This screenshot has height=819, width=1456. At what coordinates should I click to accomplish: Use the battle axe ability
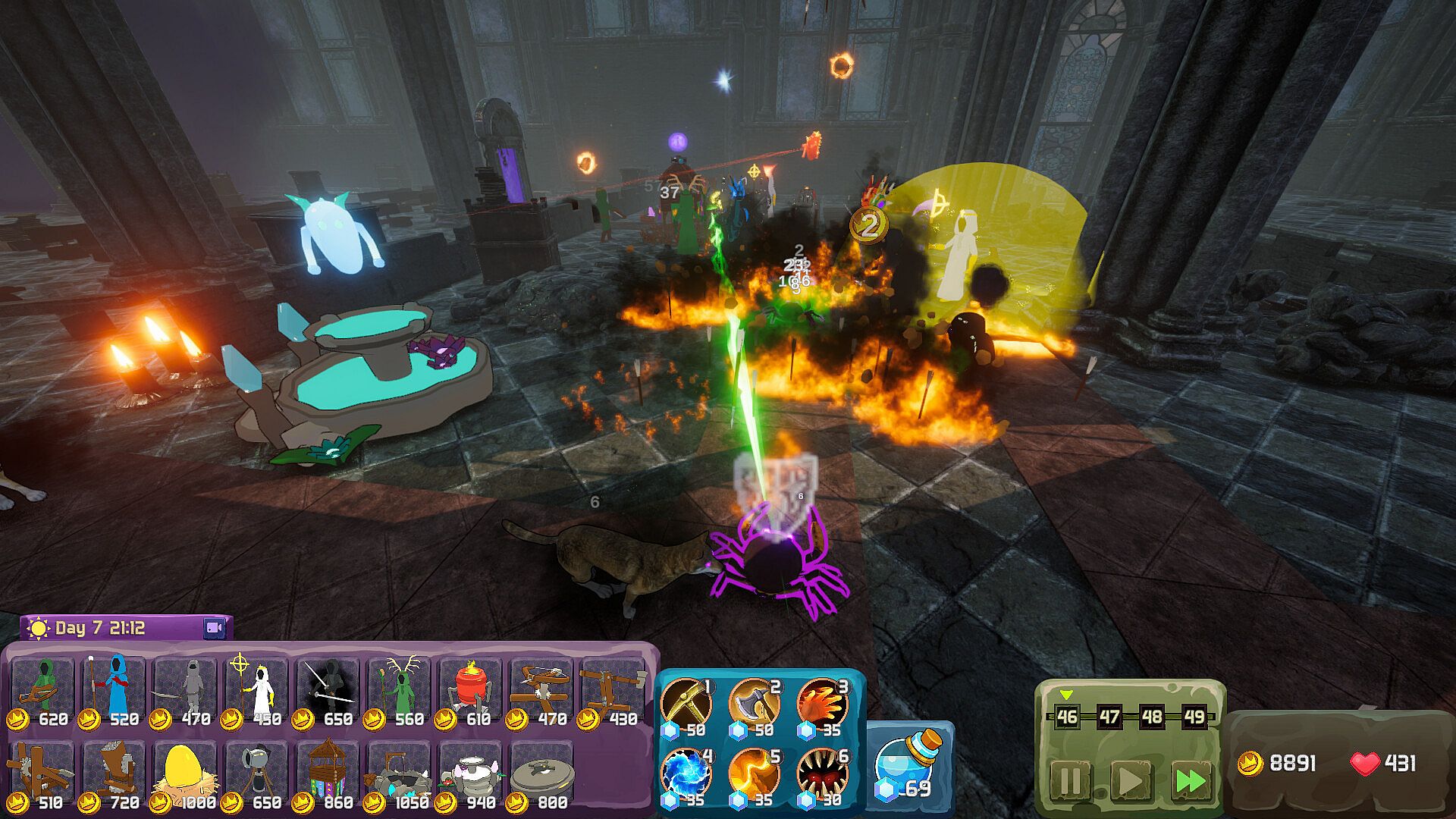tap(755, 703)
